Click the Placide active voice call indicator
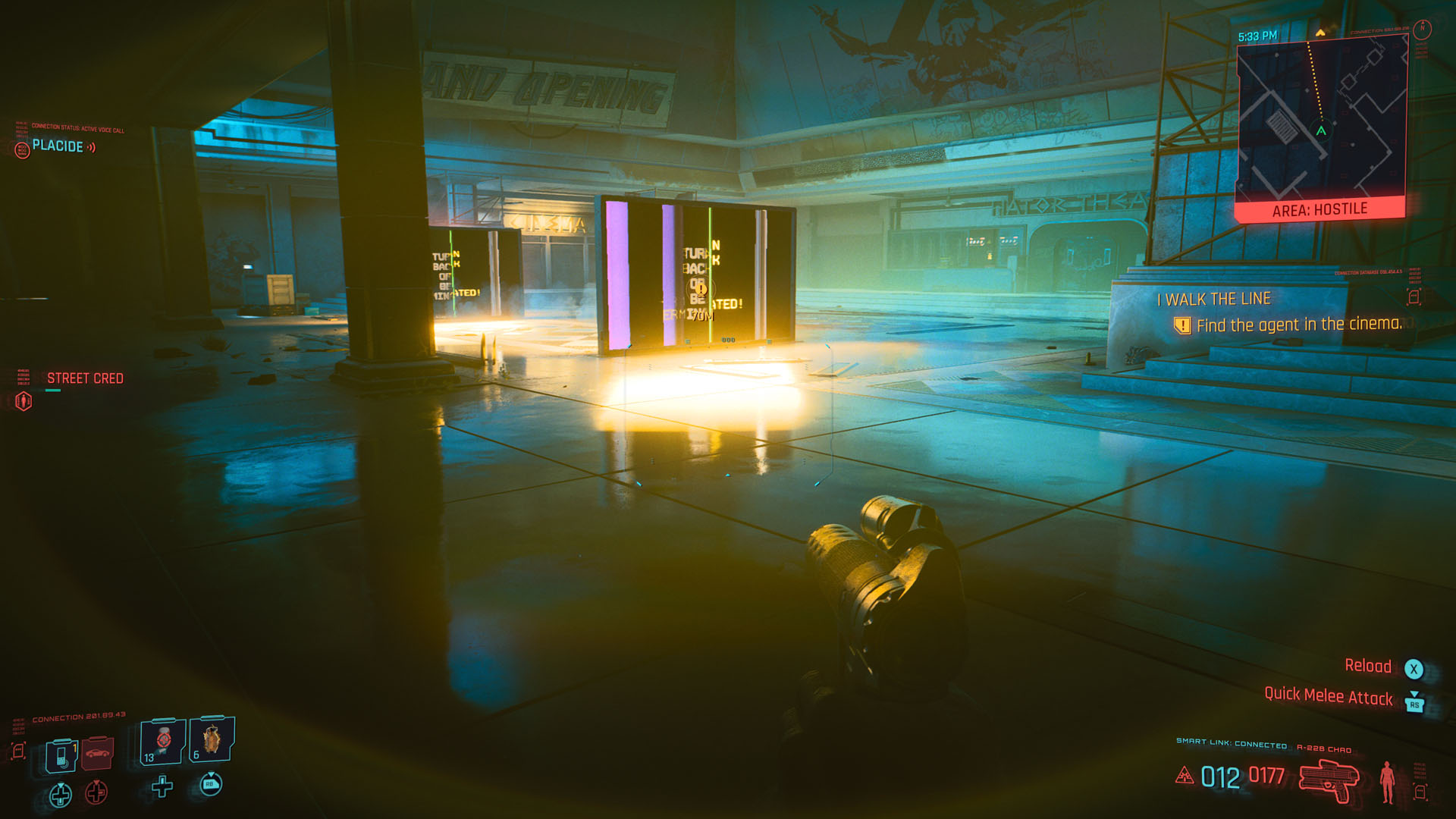The image size is (1456, 819). (x=58, y=146)
